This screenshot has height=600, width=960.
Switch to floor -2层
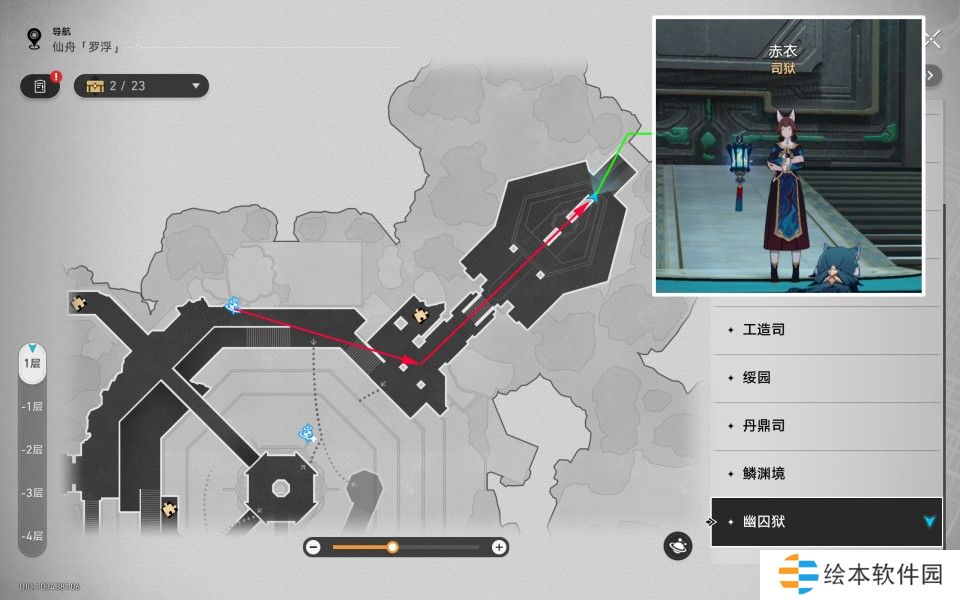pos(33,449)
